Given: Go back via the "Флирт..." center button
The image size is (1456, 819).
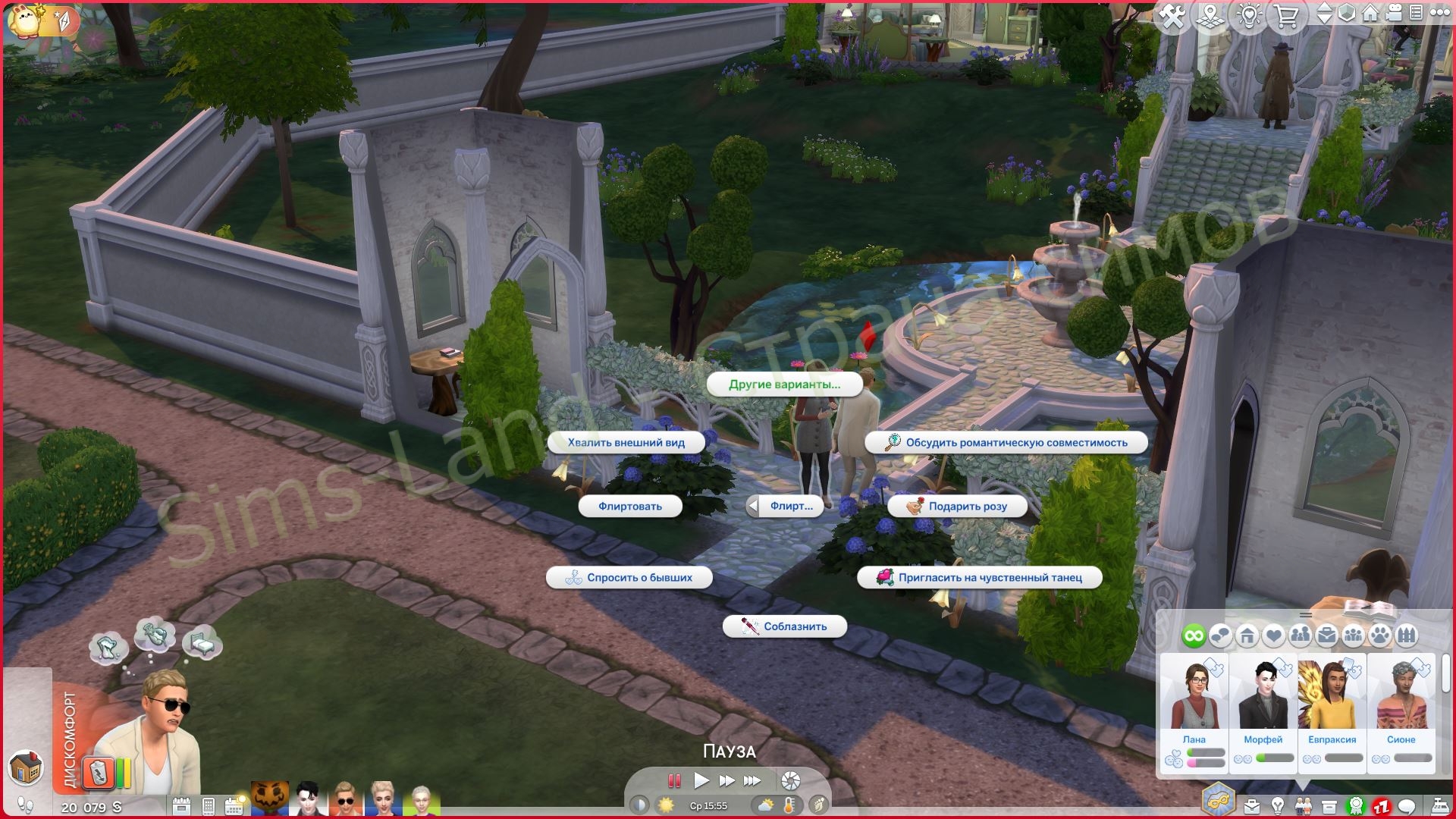Looking at the screenshot, I should pos(785,507).
